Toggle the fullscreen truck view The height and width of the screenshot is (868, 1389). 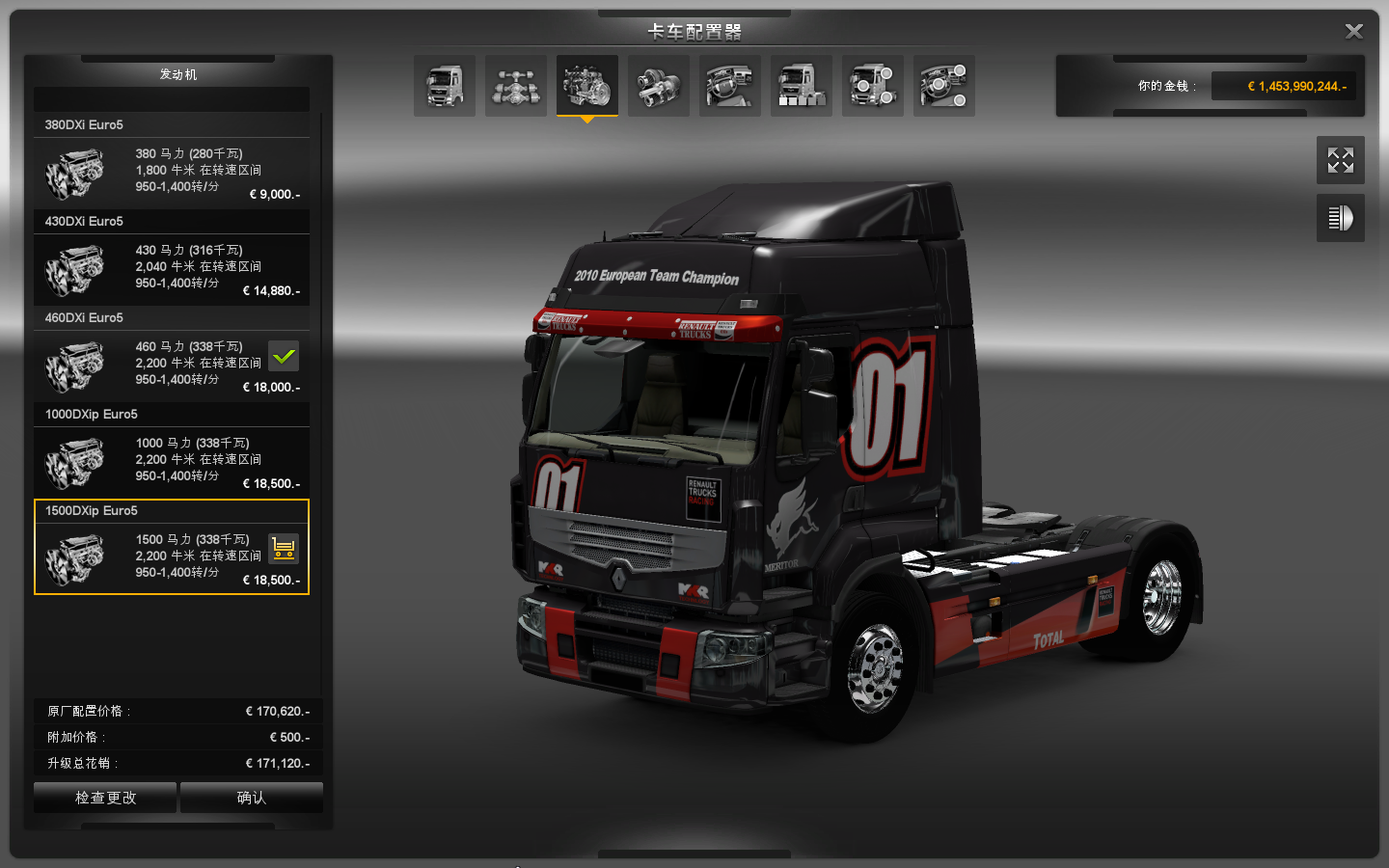1340,160
